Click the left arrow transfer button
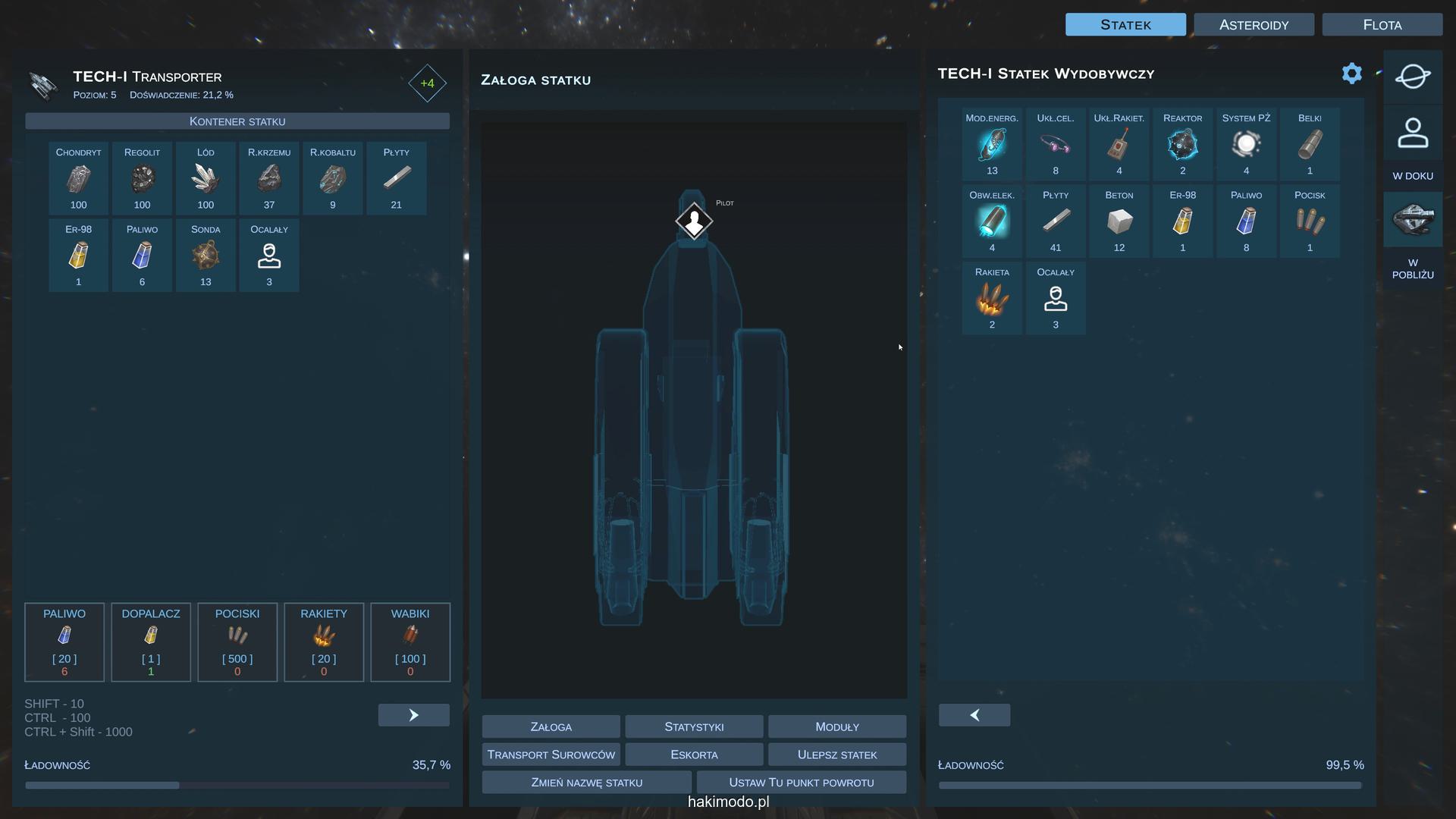 pos(974,715)
